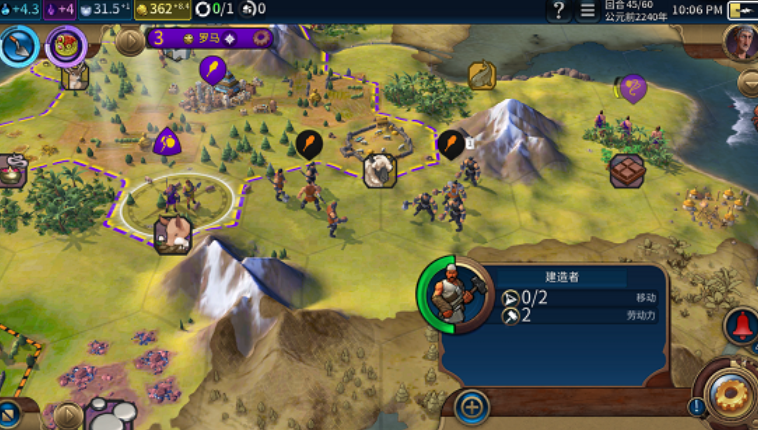Click the builder (建造者) unit portrait
This screenshot has width=758, height=430.
pos(449,294)
